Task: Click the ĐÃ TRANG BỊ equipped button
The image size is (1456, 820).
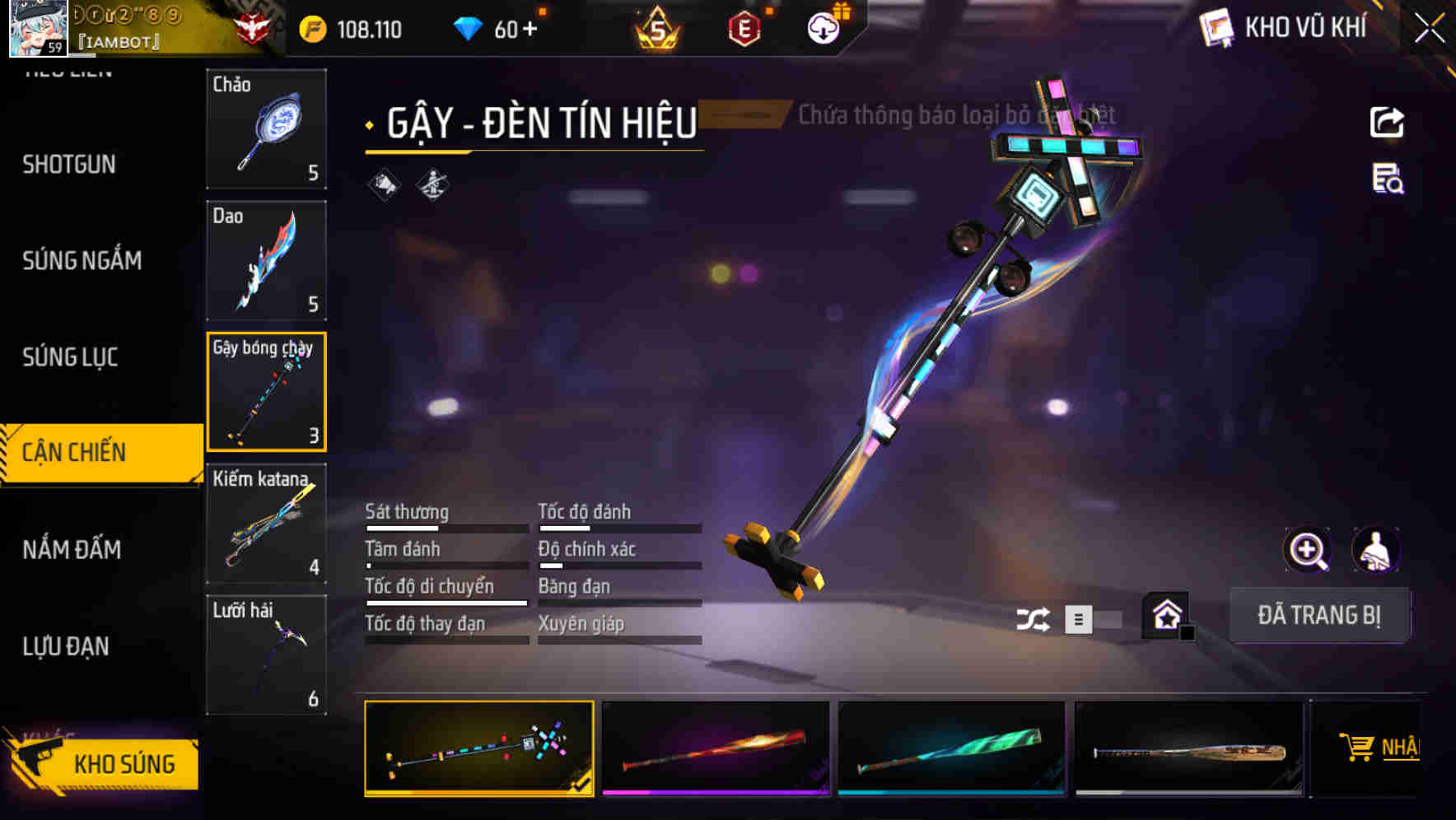Action: tap(1318, 615)
